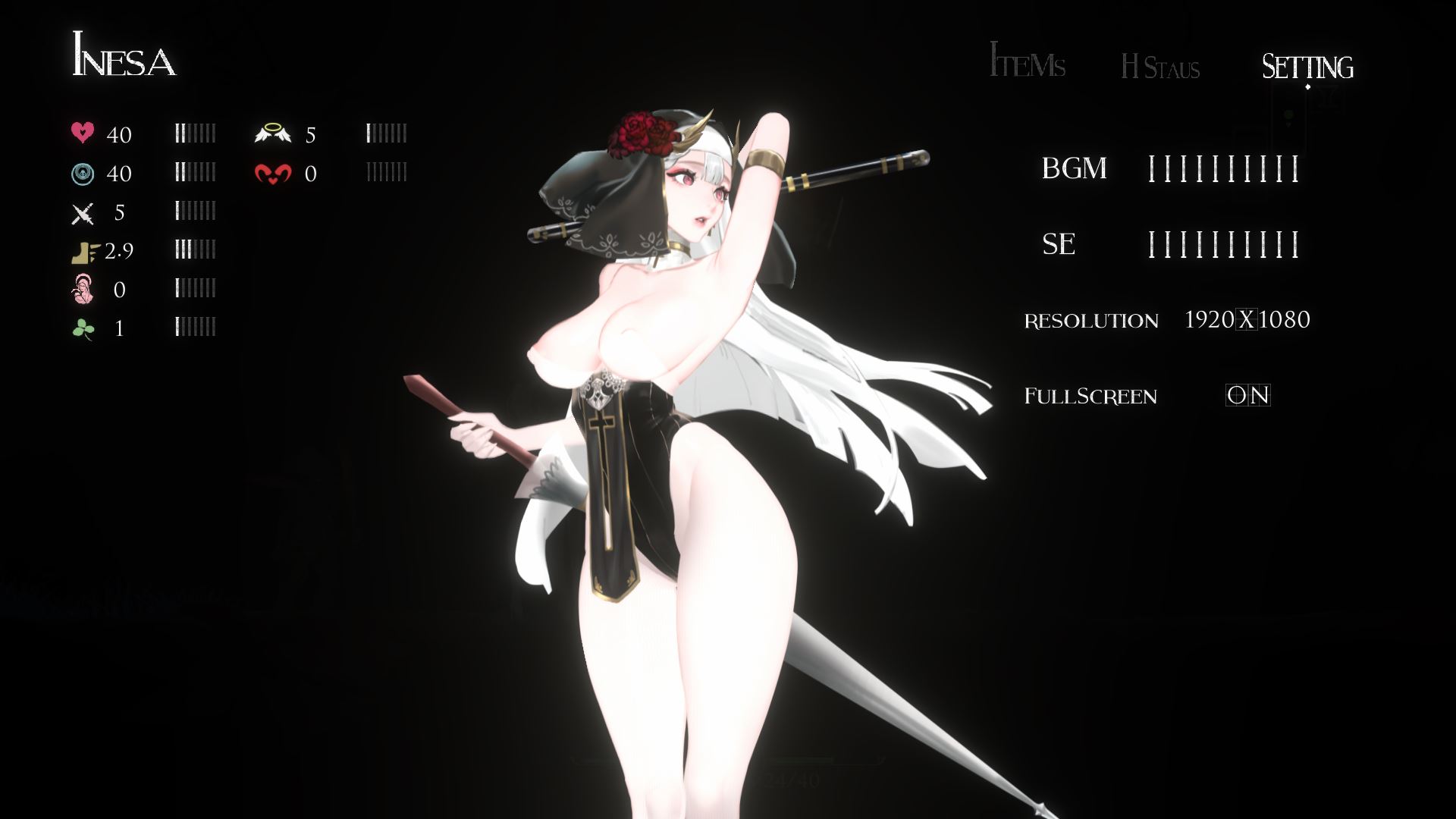Click the ON indicator next to FullScreen
This screenshot has height=819, width=1456.
coord(1250,395)
